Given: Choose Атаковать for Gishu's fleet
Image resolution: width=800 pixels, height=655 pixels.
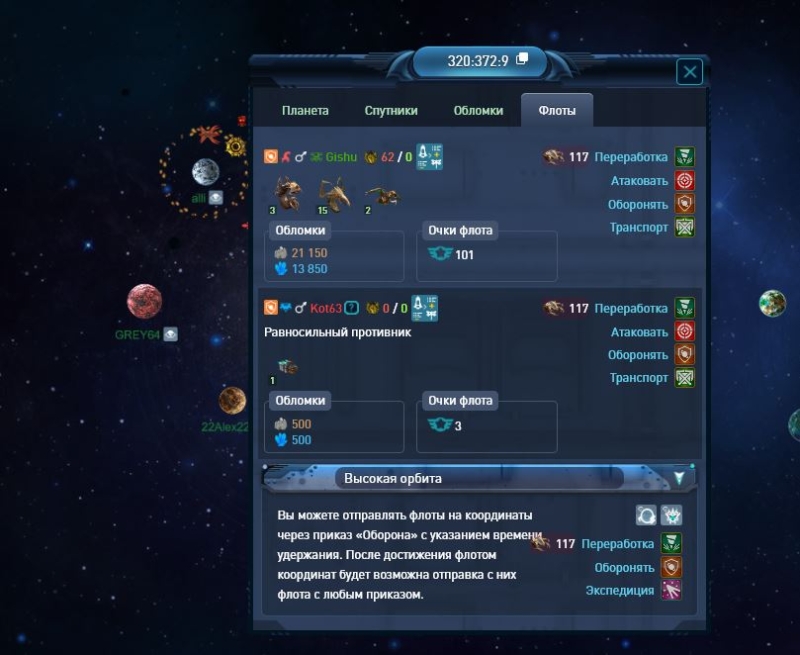Looking at the screenshot, I should pyautogui.click(x=684, y=181).
